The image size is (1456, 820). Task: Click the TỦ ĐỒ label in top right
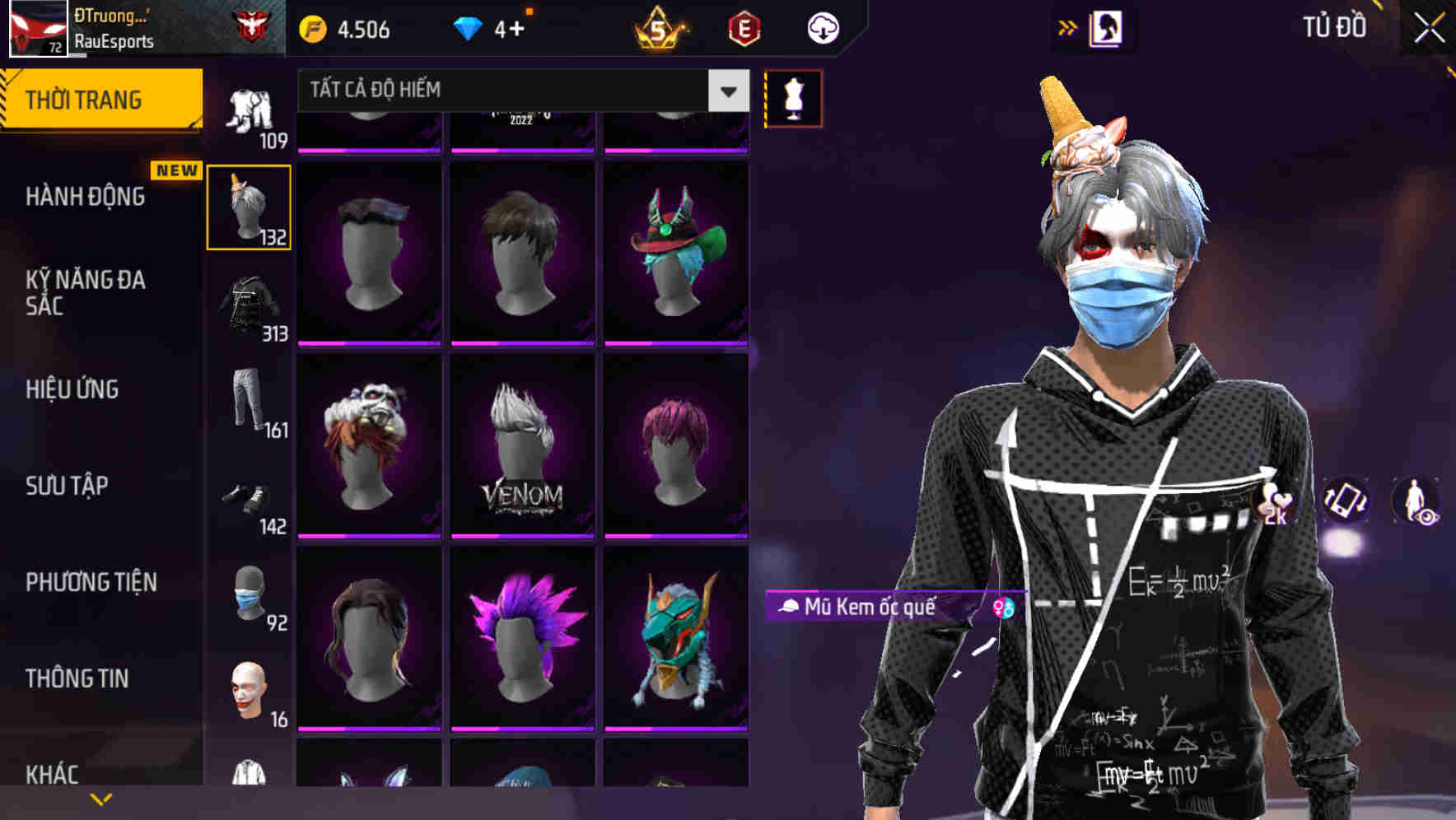tap(1333, 27)
